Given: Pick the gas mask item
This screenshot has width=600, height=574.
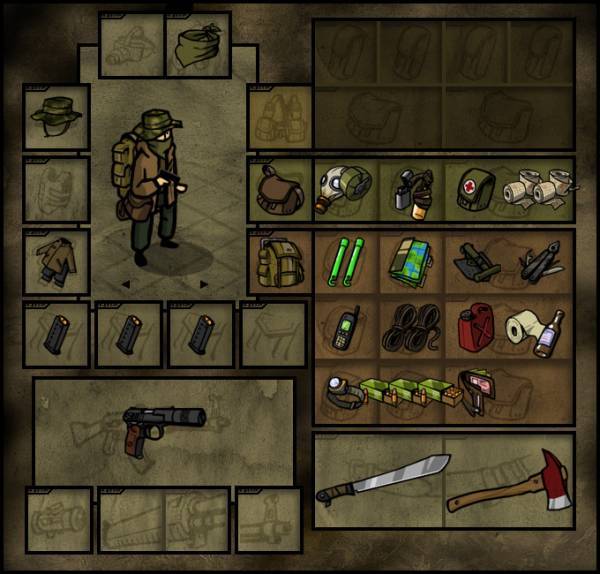Looking at the screenshot, I should (345, 188).
